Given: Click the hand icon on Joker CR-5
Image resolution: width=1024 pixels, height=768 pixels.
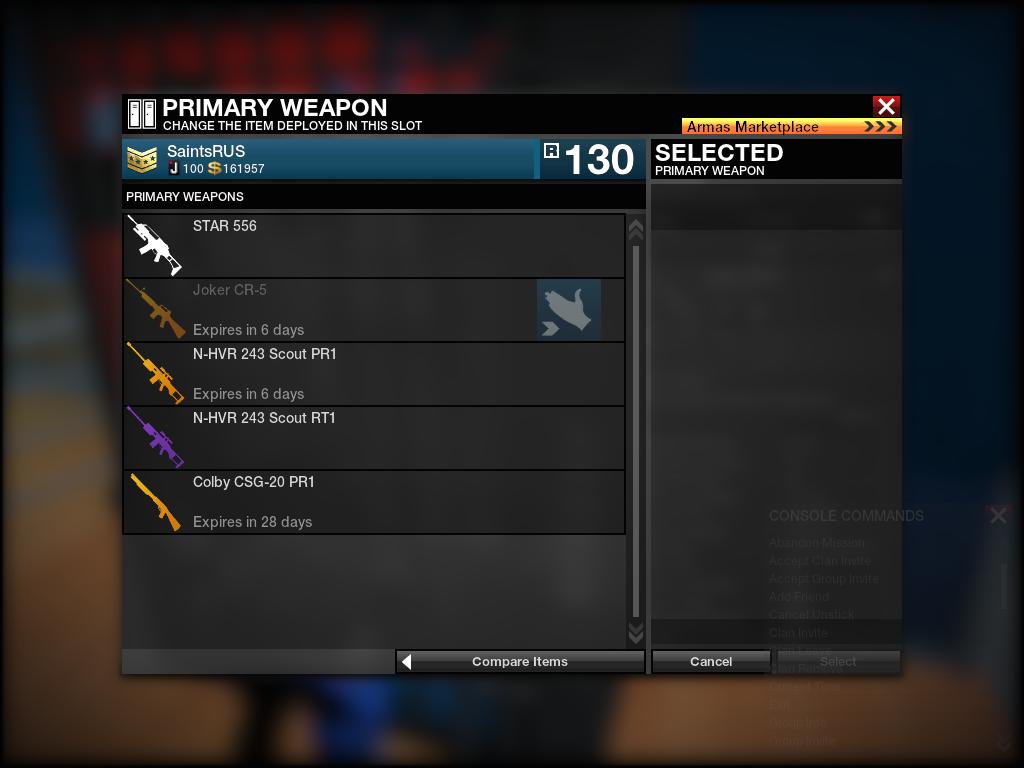Looking at the screenshot, I should (x=569, y=310).
